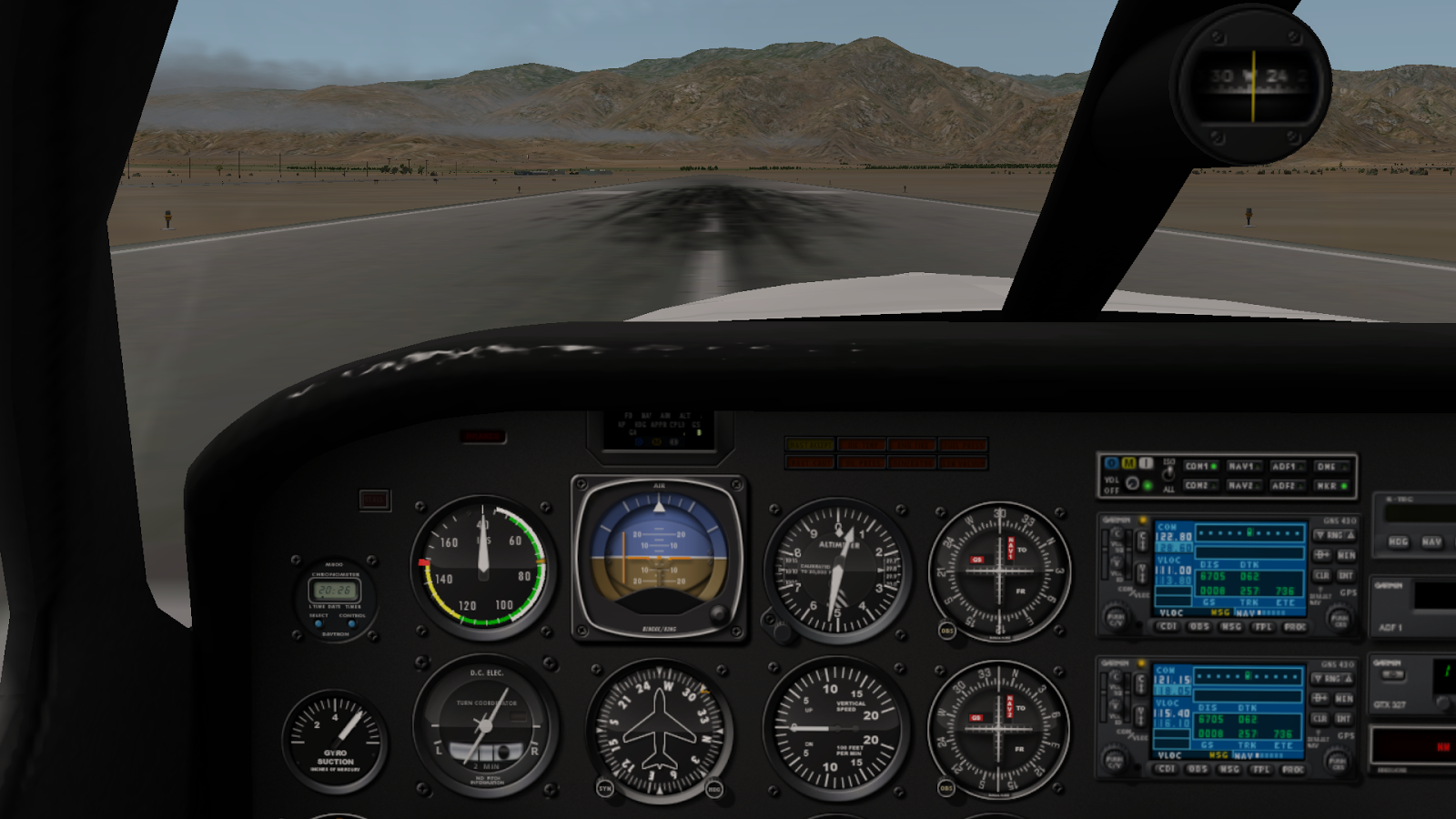The image size is (1456, 819).
Task: Click the RNG up arrow on the top GNS 430
Action: 1350,535
